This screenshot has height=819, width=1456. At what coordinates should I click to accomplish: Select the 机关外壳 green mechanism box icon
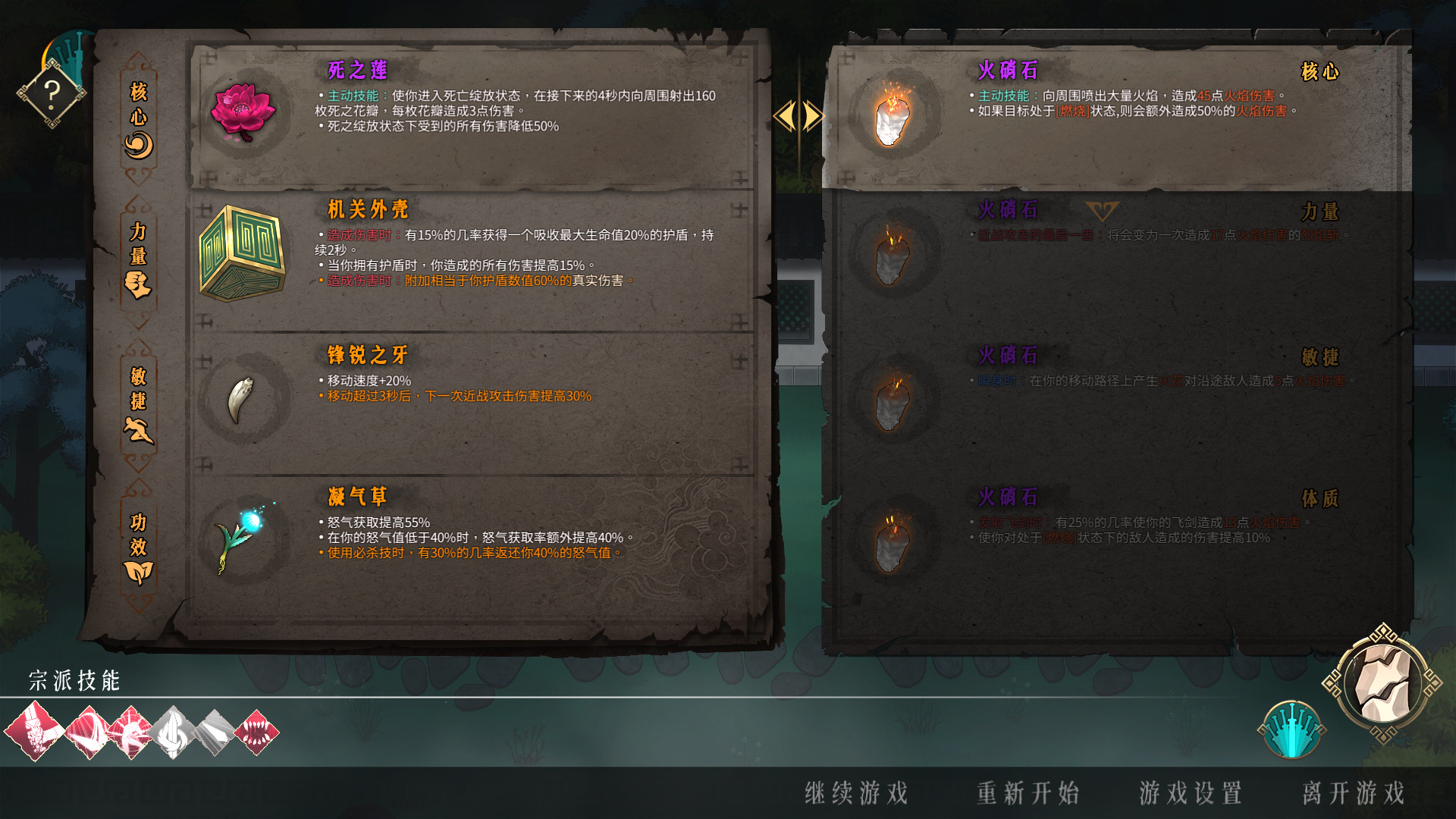[241, 252]
